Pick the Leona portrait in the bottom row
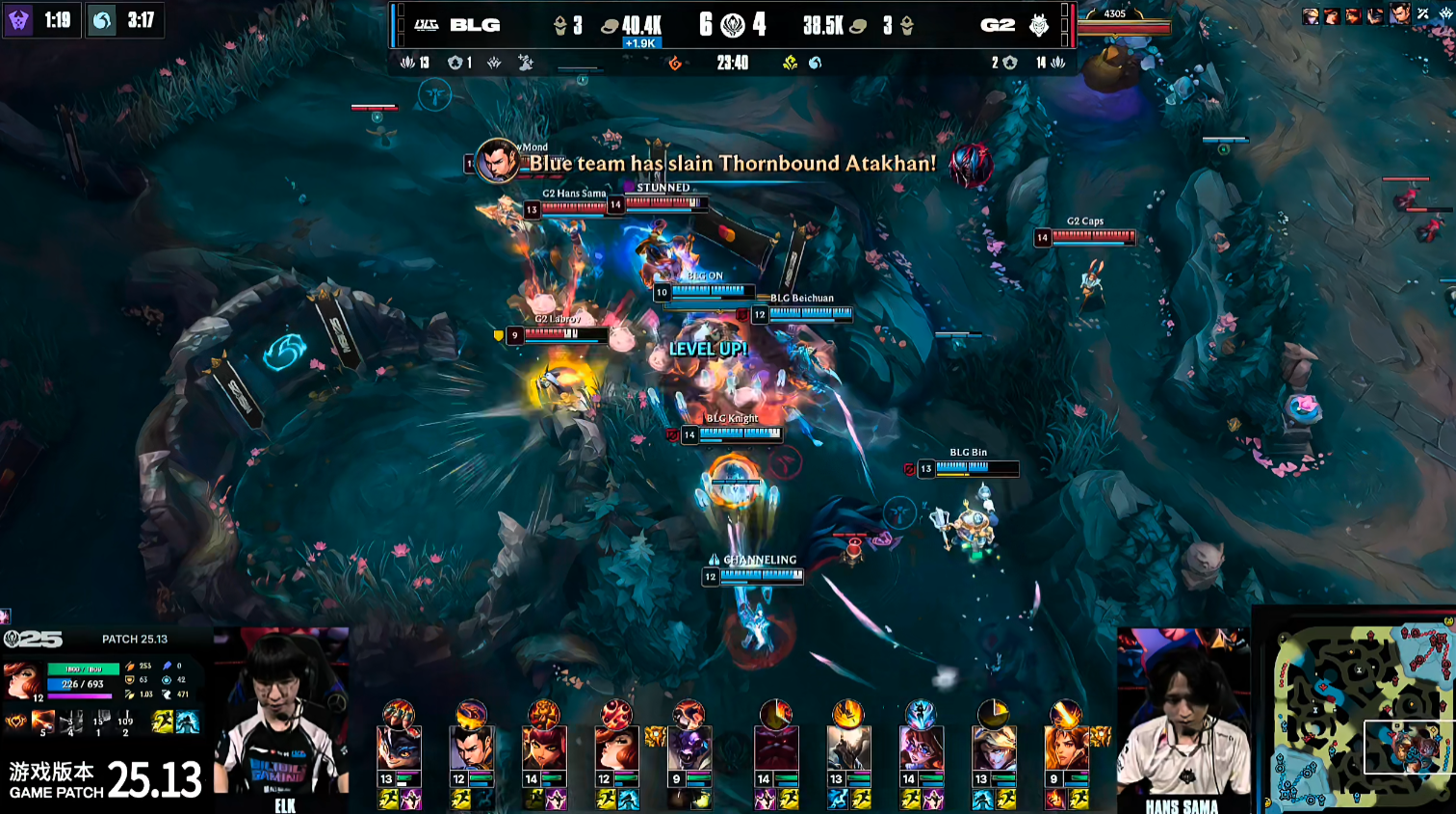 click(1065, 749)
